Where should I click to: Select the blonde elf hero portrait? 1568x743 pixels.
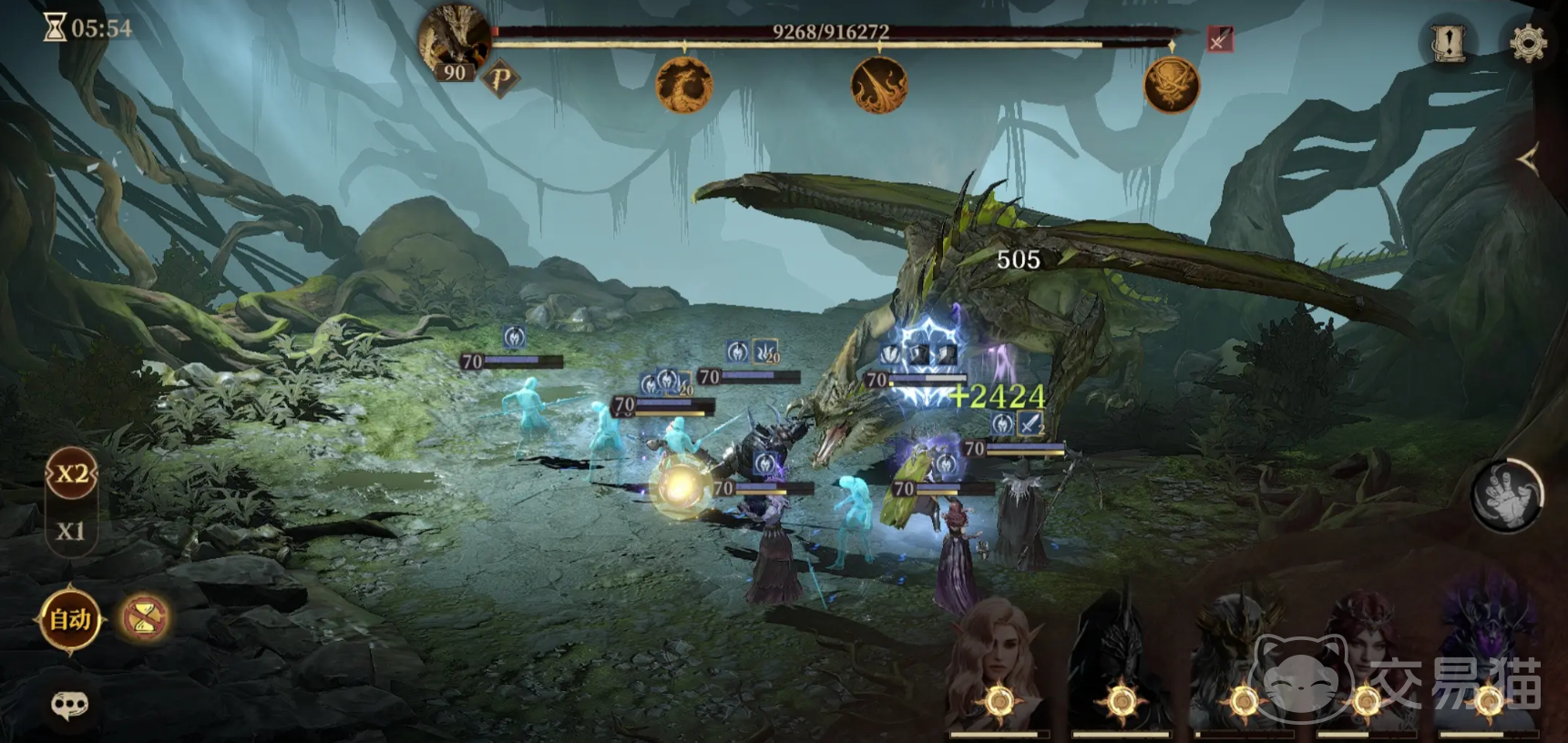pyautogui.click(x=999, y=669)
